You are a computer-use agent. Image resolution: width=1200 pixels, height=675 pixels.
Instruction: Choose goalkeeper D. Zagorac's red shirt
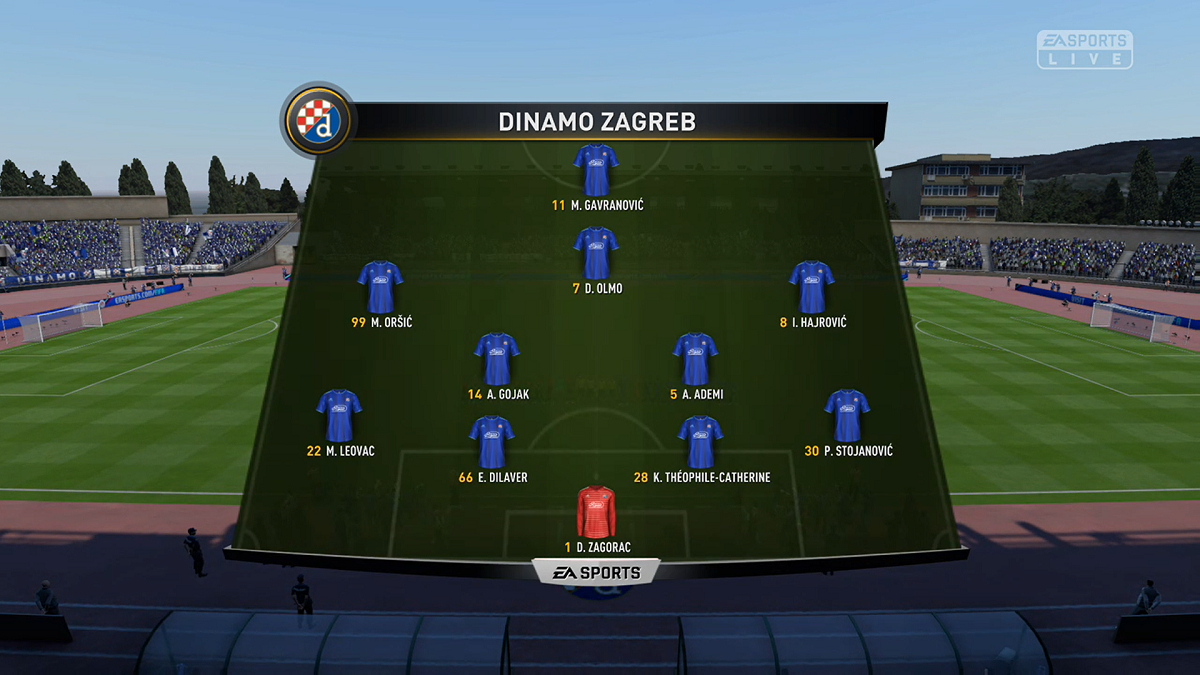(597, 512)
